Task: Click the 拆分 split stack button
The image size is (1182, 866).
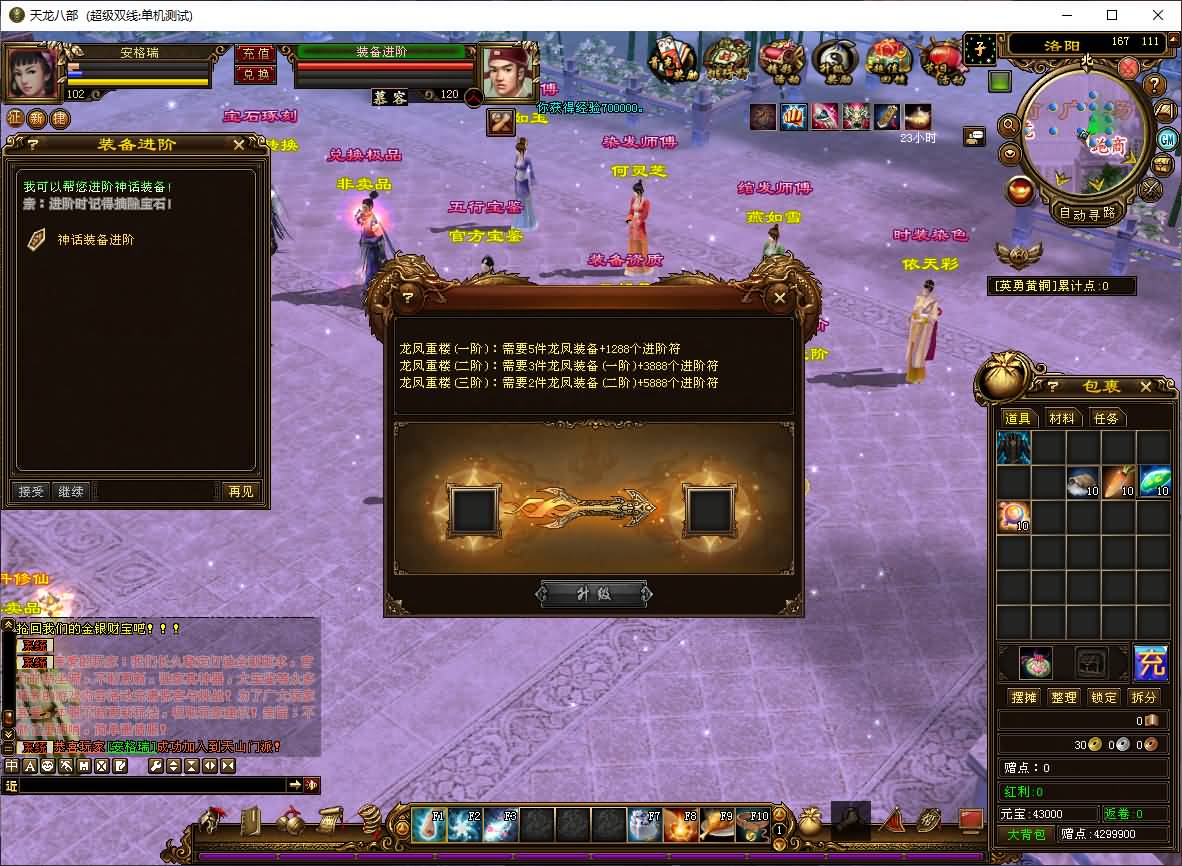Action: coord(1144,697)
